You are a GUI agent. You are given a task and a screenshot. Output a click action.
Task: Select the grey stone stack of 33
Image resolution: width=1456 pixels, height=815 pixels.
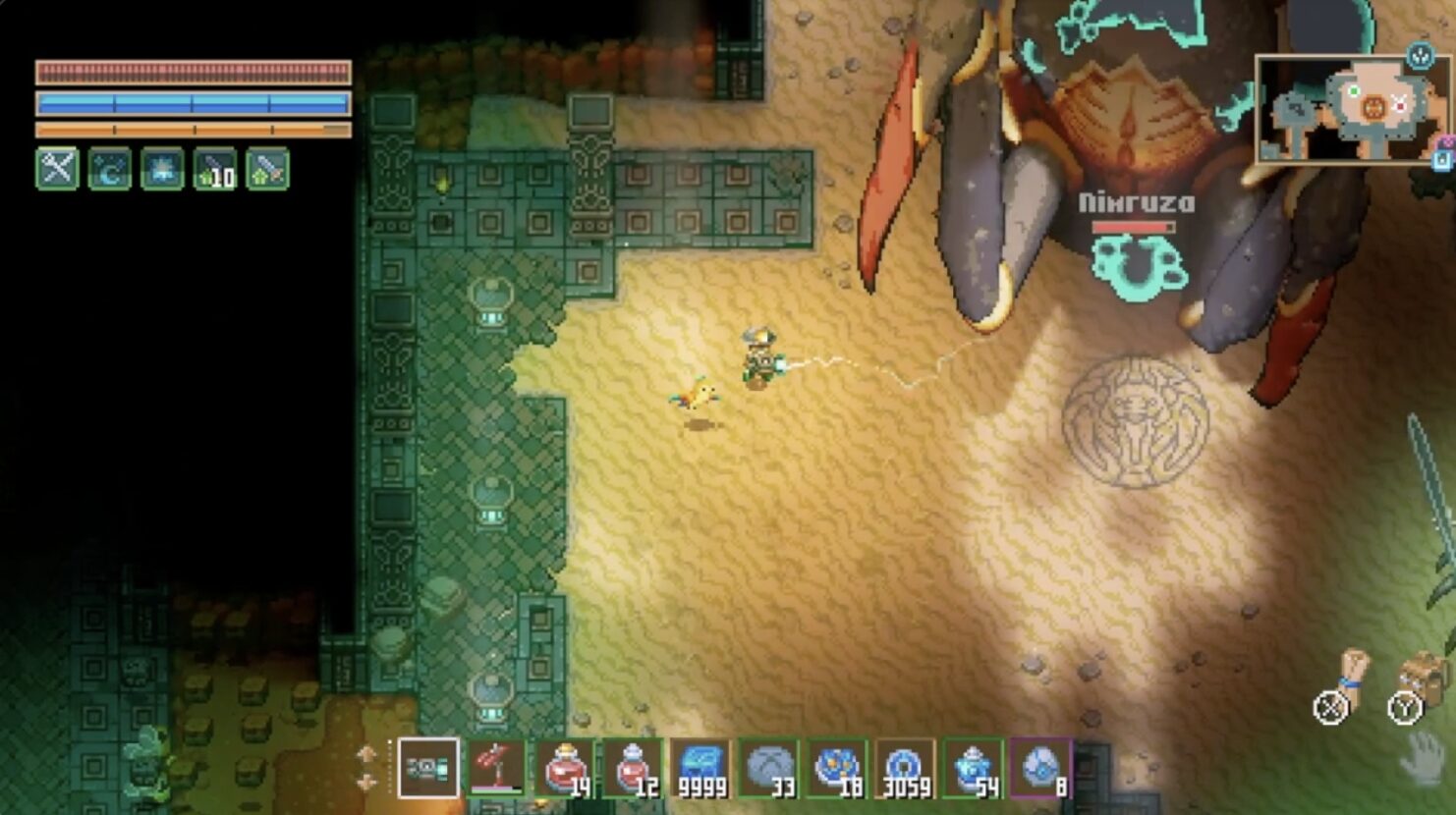point(769,768)
